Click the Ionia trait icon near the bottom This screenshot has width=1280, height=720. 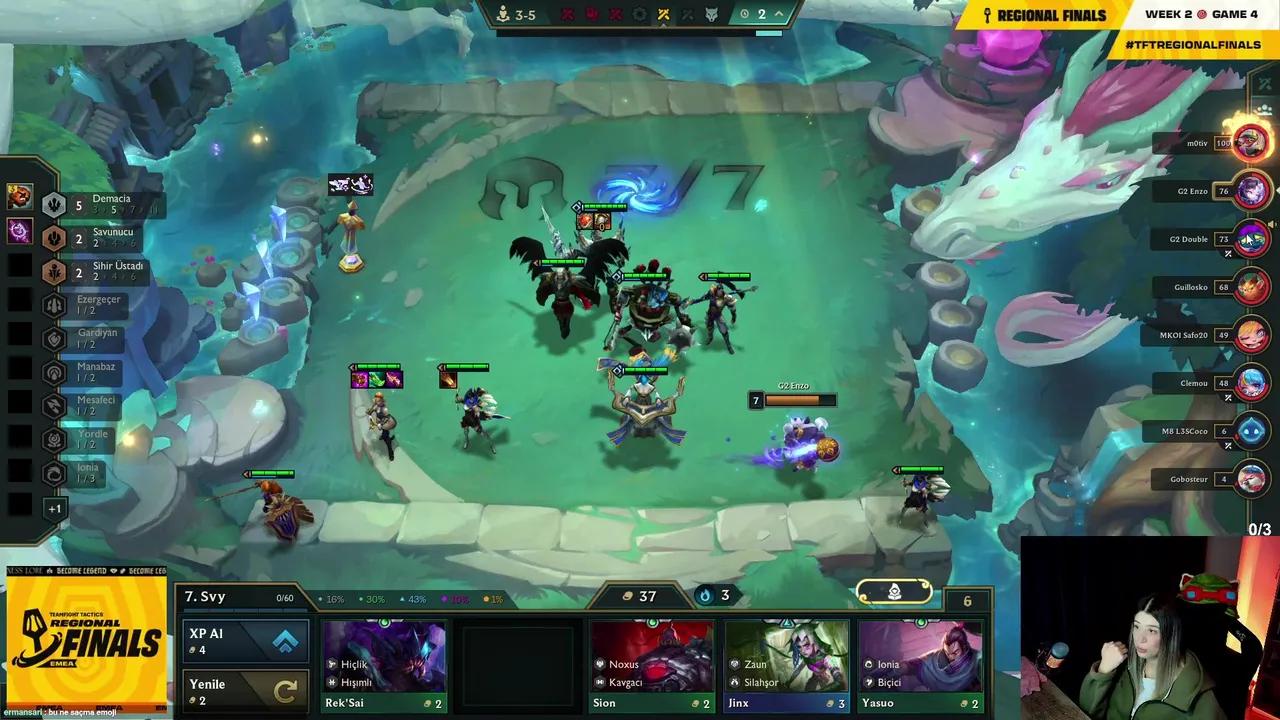pos(54,469)
